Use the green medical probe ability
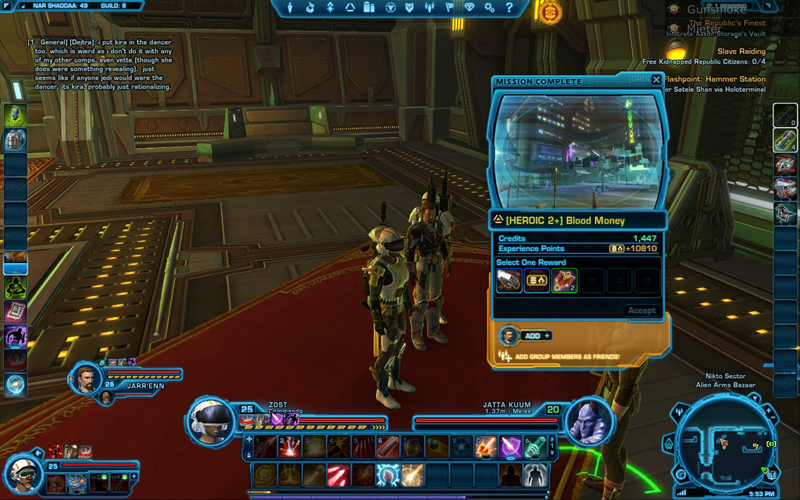Screen dimensions: 800x500 pos(535,446)
